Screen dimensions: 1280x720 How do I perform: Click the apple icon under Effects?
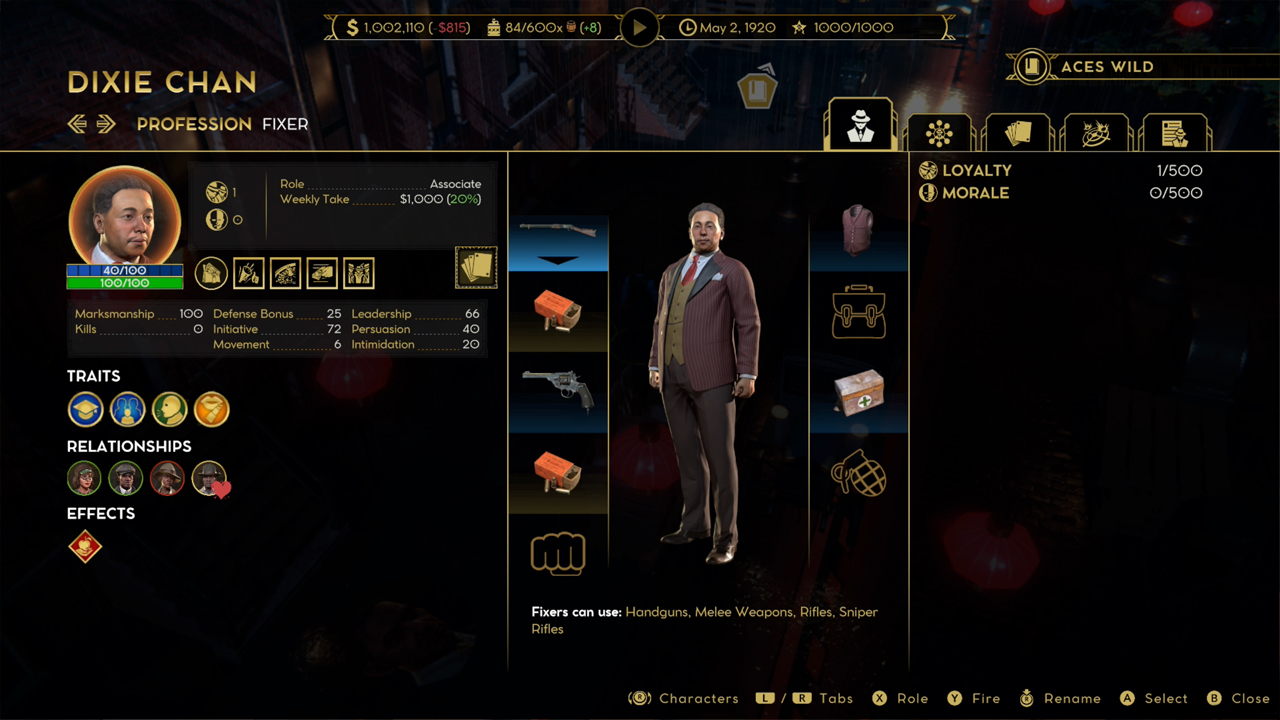85,547
